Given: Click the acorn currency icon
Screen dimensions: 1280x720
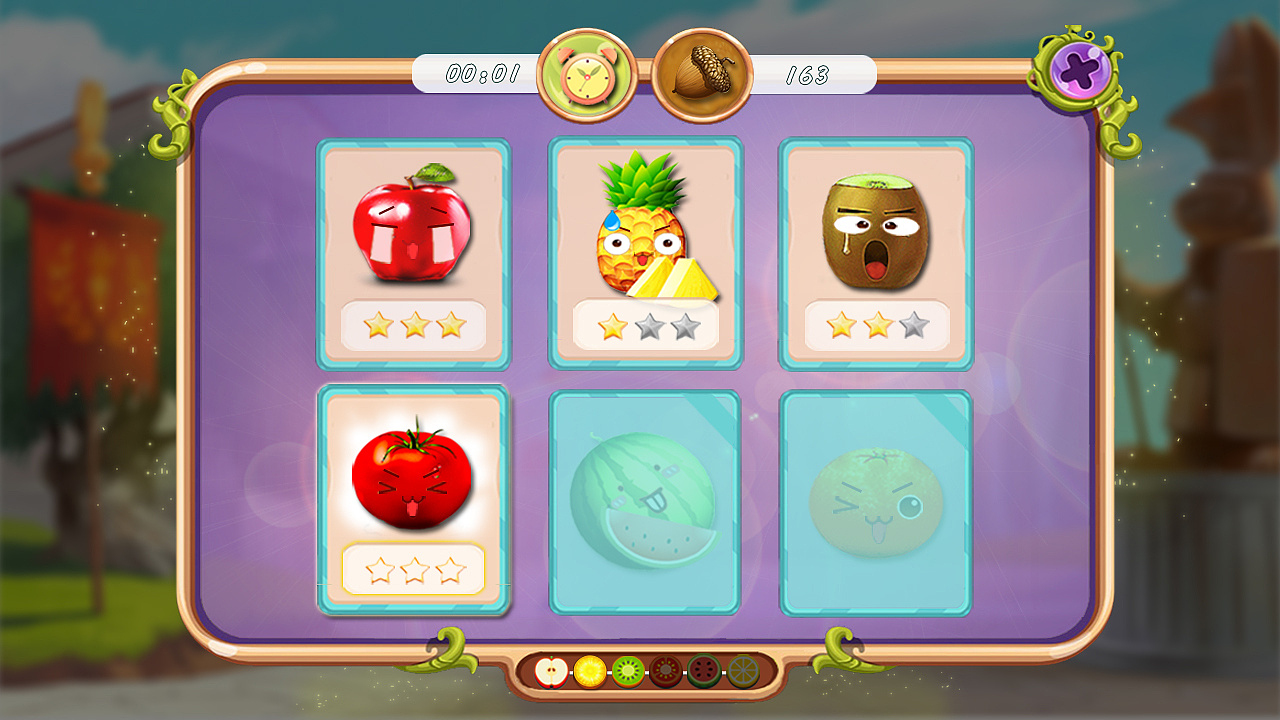Looking at the screenshot, I should [x=702, y=76].
